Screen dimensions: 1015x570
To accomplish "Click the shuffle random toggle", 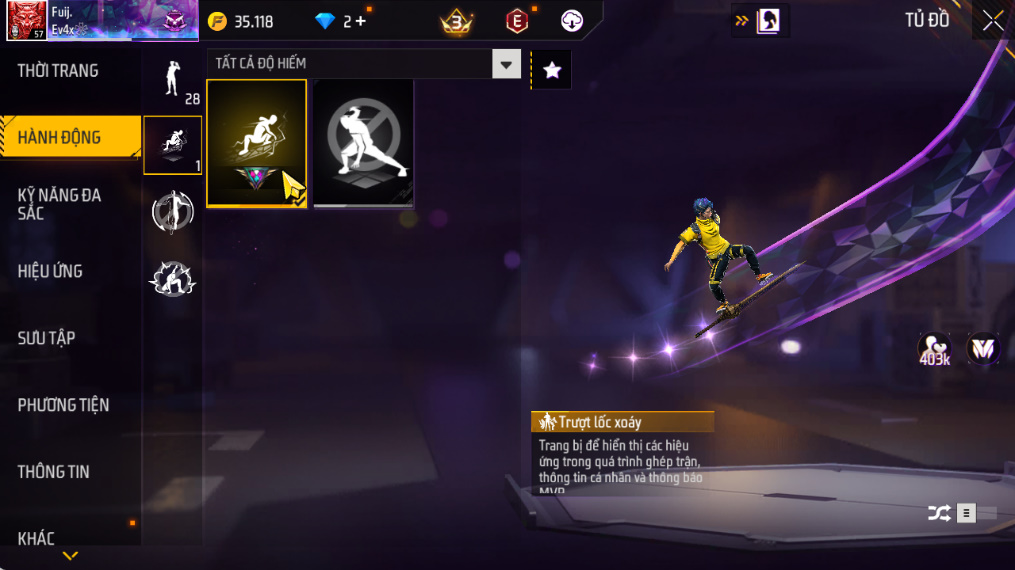I will (939, 513).
